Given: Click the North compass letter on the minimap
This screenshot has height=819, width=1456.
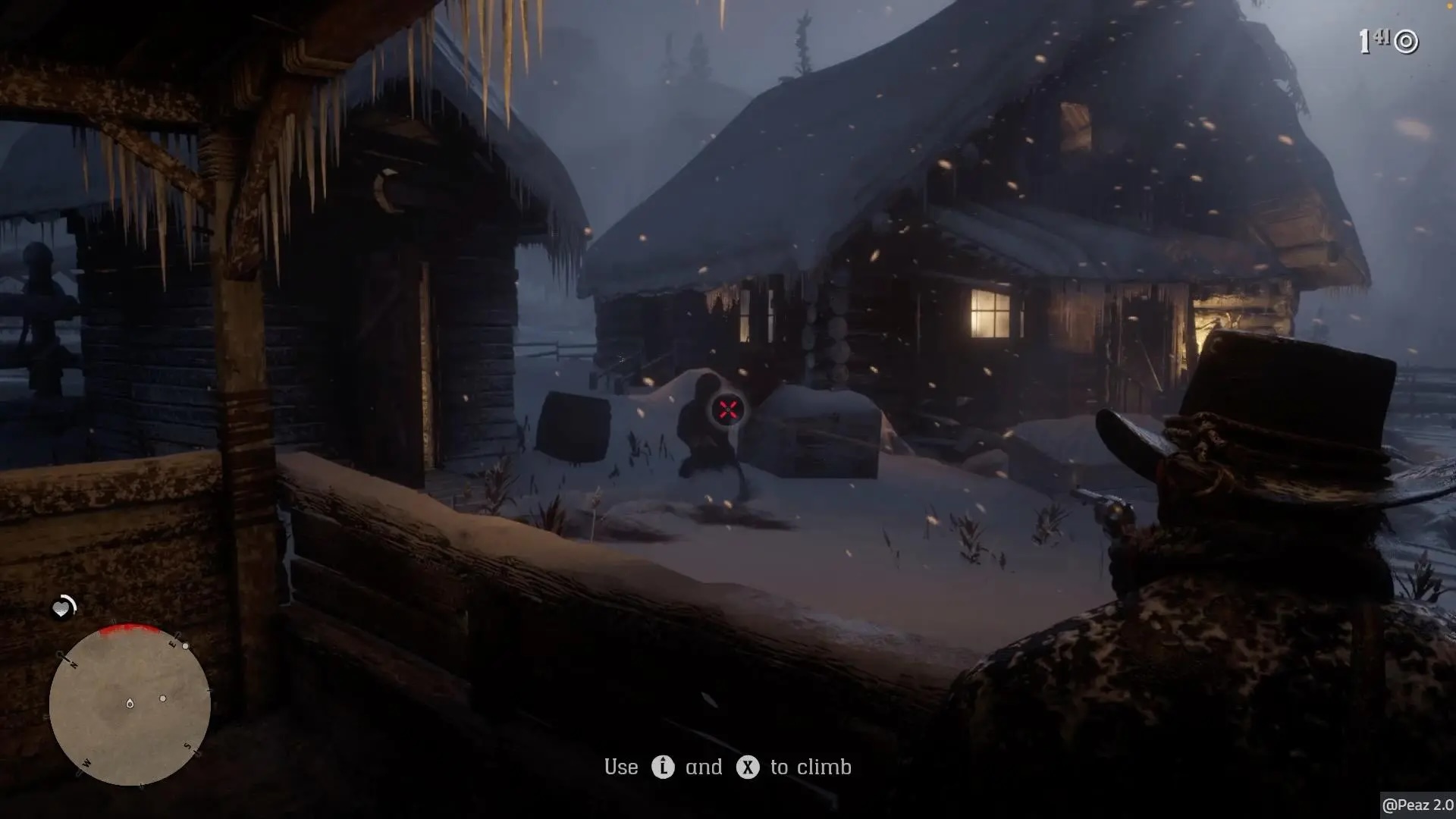Looking at the screenshot, I should click(74, 664).
